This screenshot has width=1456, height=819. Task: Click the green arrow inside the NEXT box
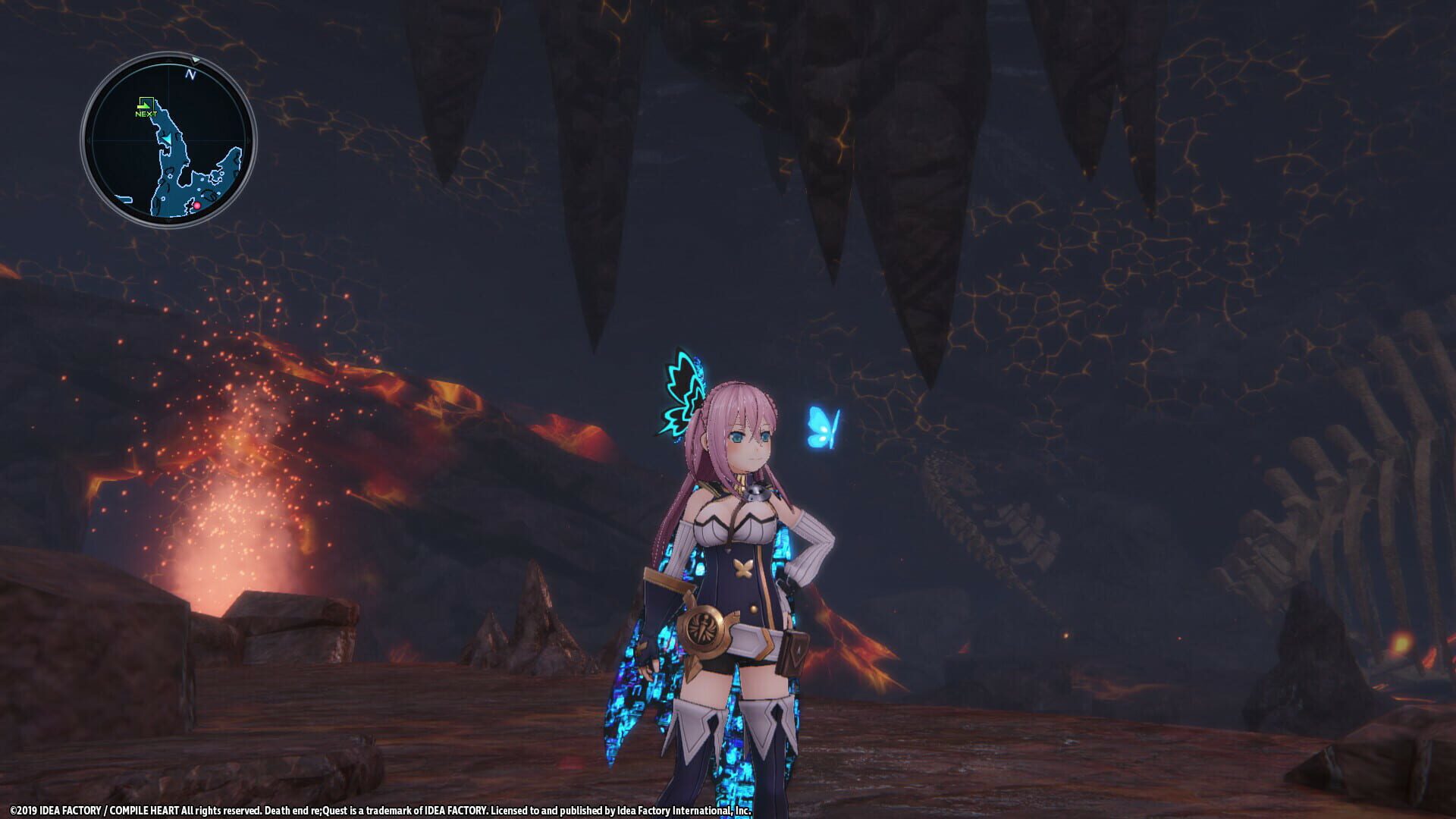(145, 105)
